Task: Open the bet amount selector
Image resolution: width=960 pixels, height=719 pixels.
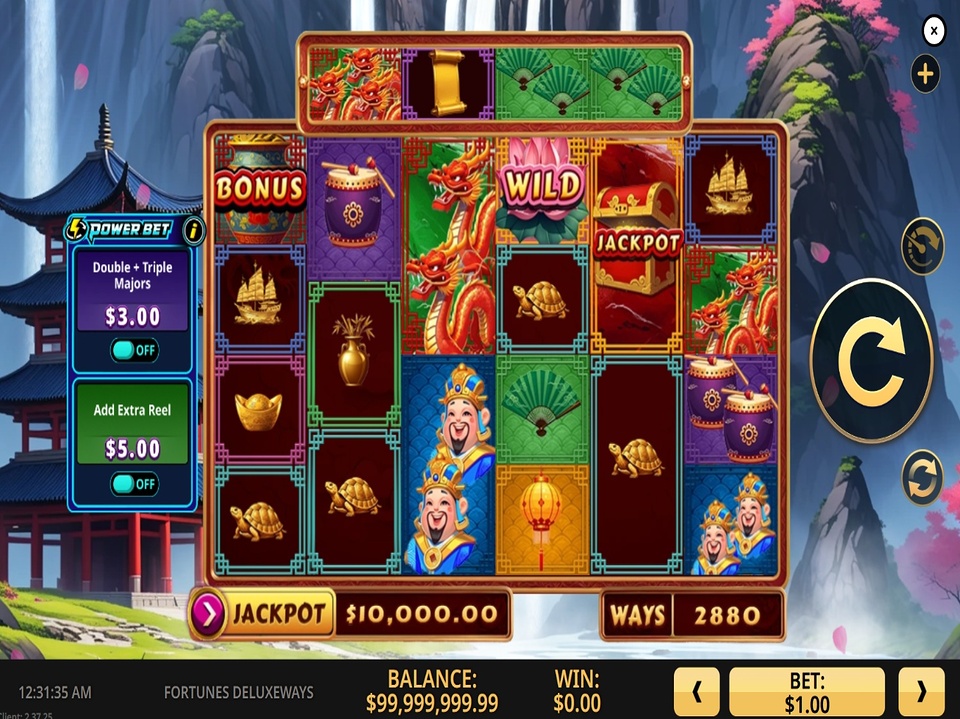Action: coord(807,691)
